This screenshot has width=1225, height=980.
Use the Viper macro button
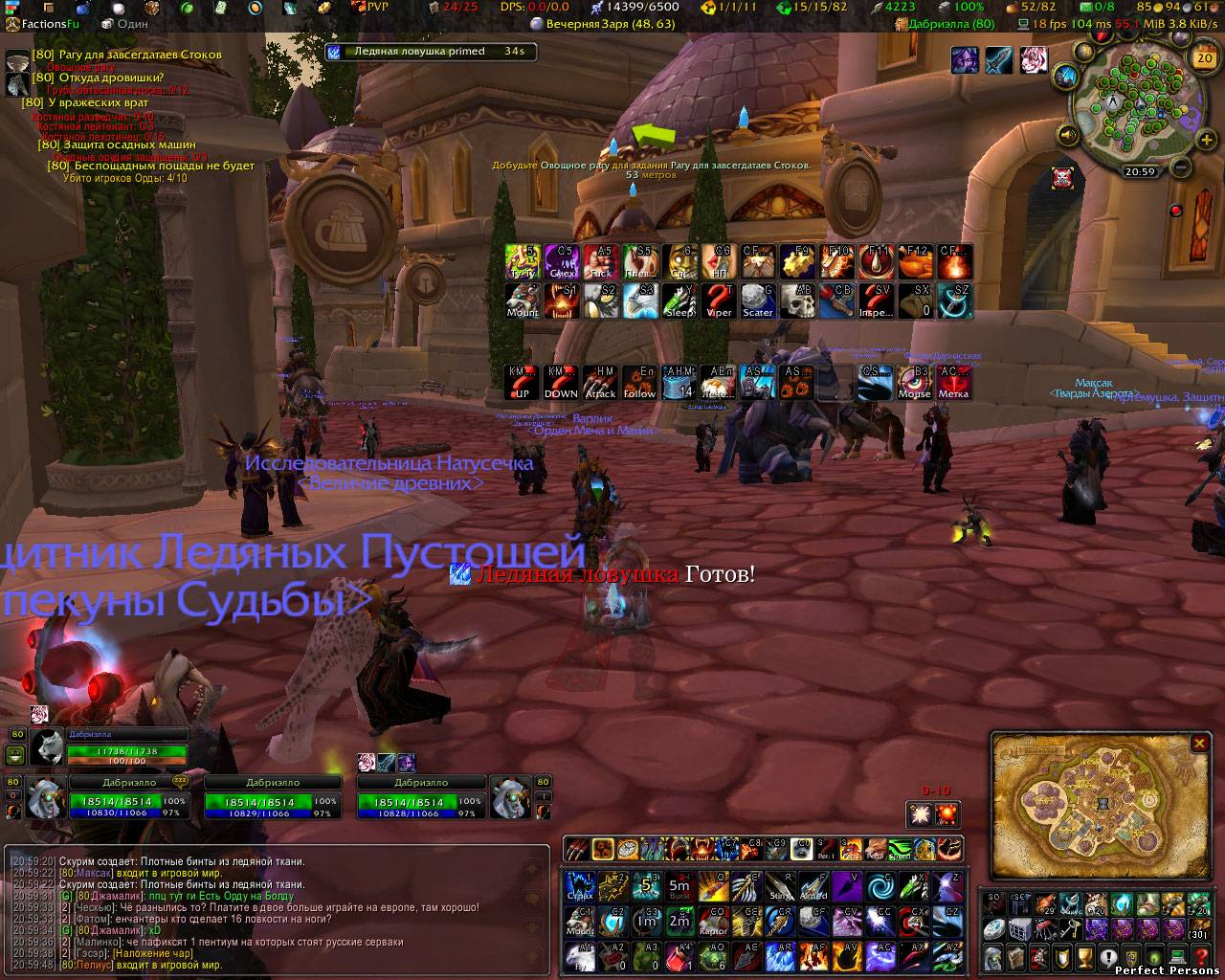click(x=719, y=301)
